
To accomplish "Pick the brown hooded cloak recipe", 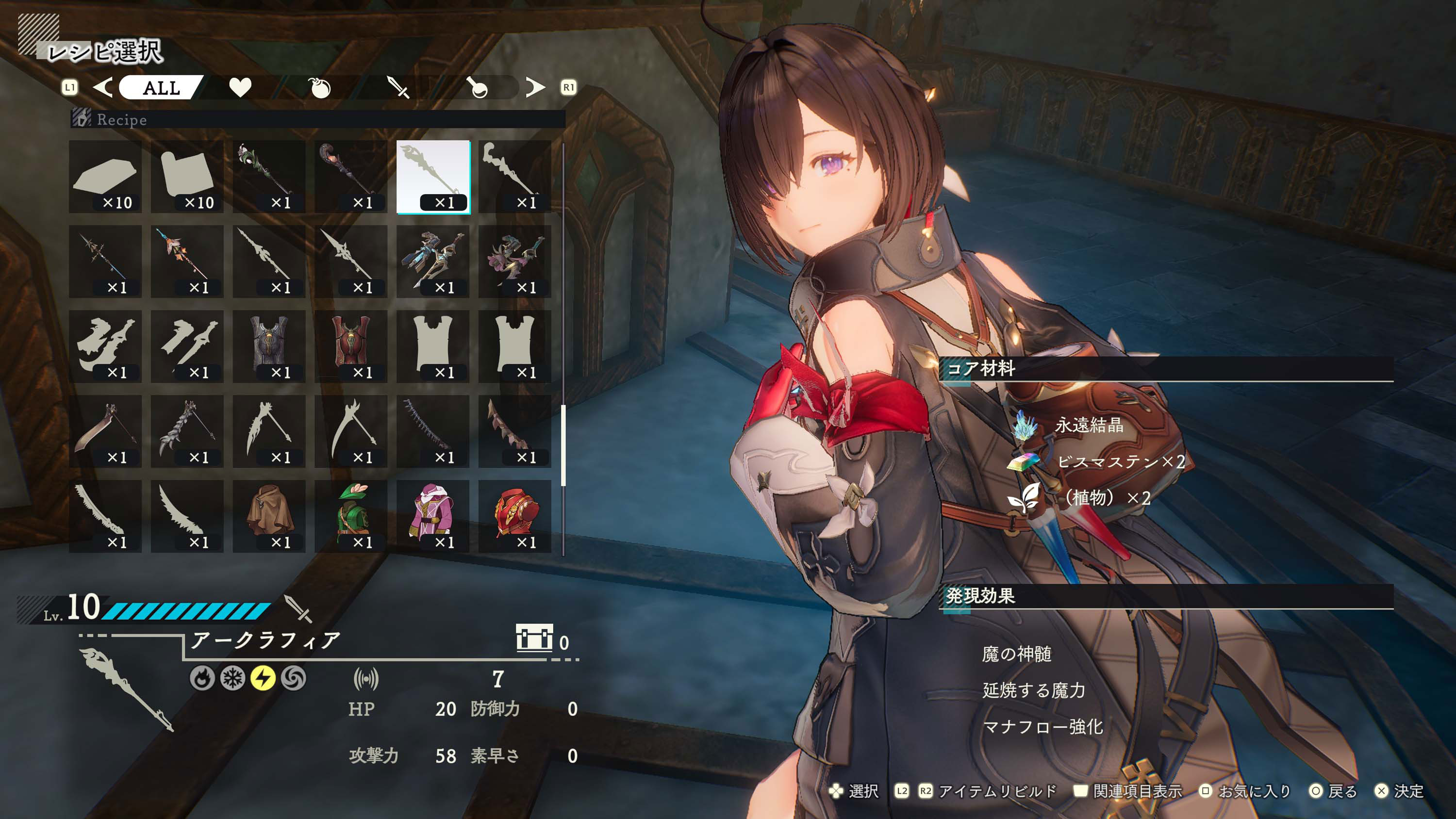I will coord(269,516).
